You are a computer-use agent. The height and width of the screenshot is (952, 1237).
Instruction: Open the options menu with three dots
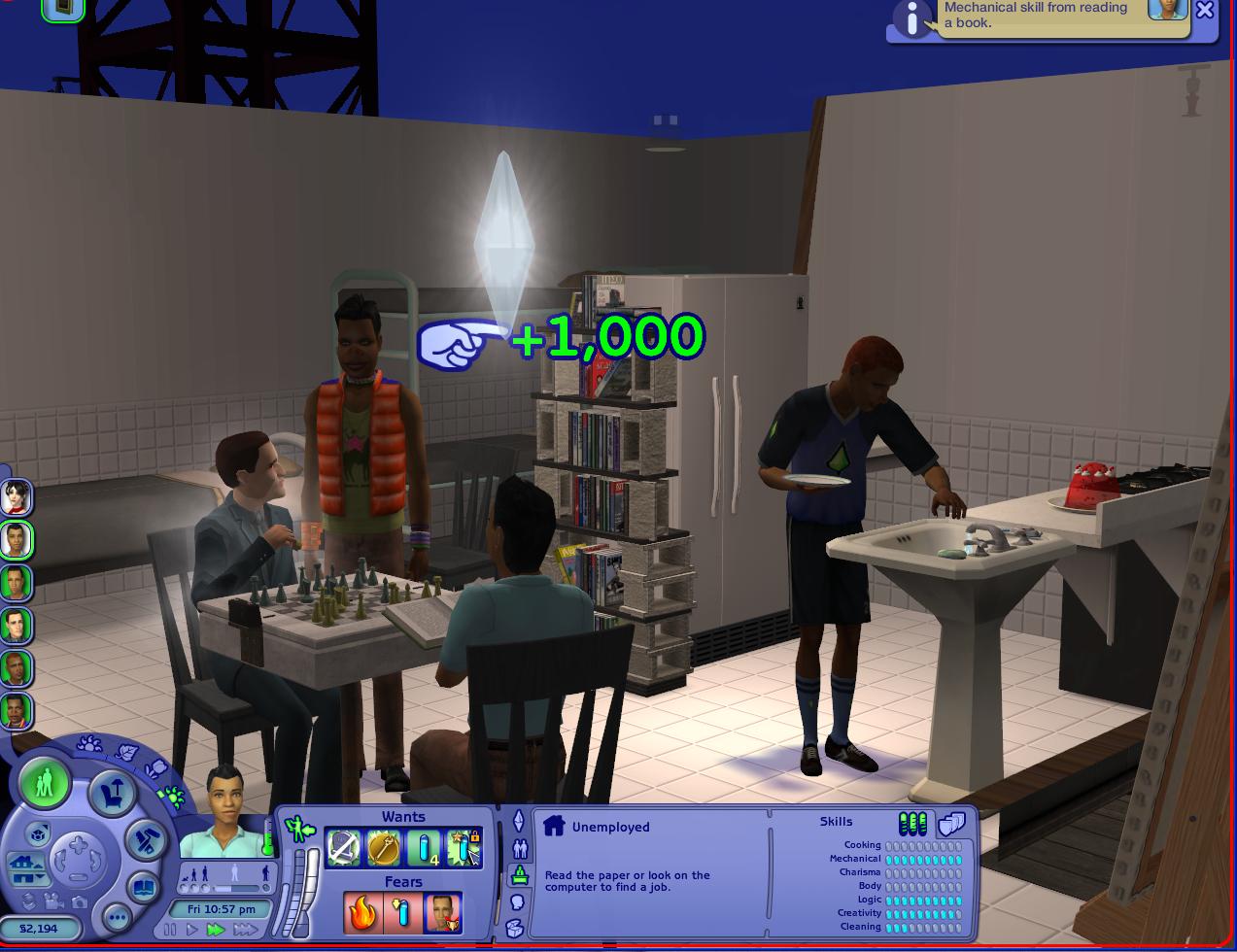116,916
